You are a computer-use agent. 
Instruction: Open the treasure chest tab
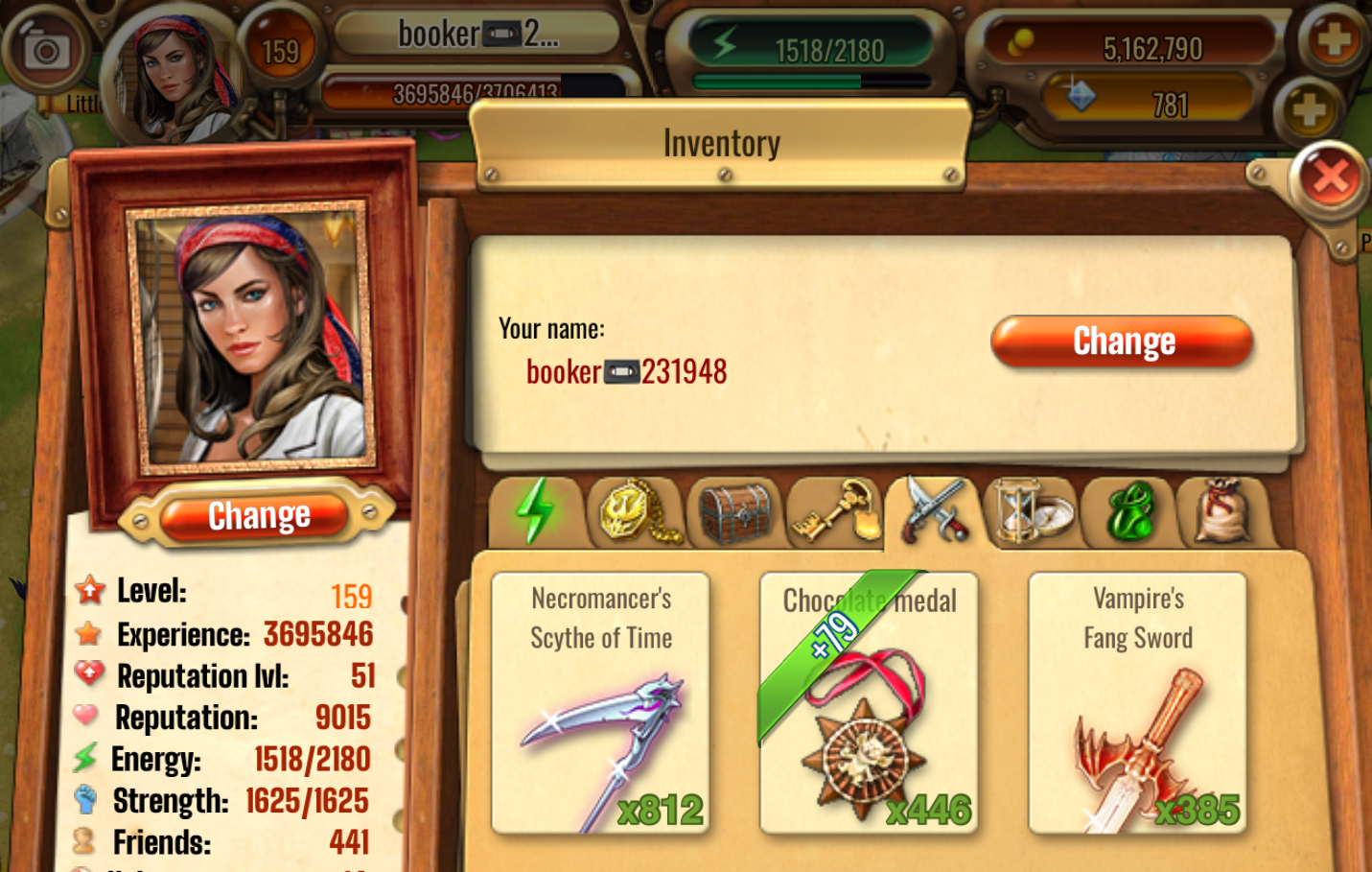pyautogui.click(x=734, y=511)
